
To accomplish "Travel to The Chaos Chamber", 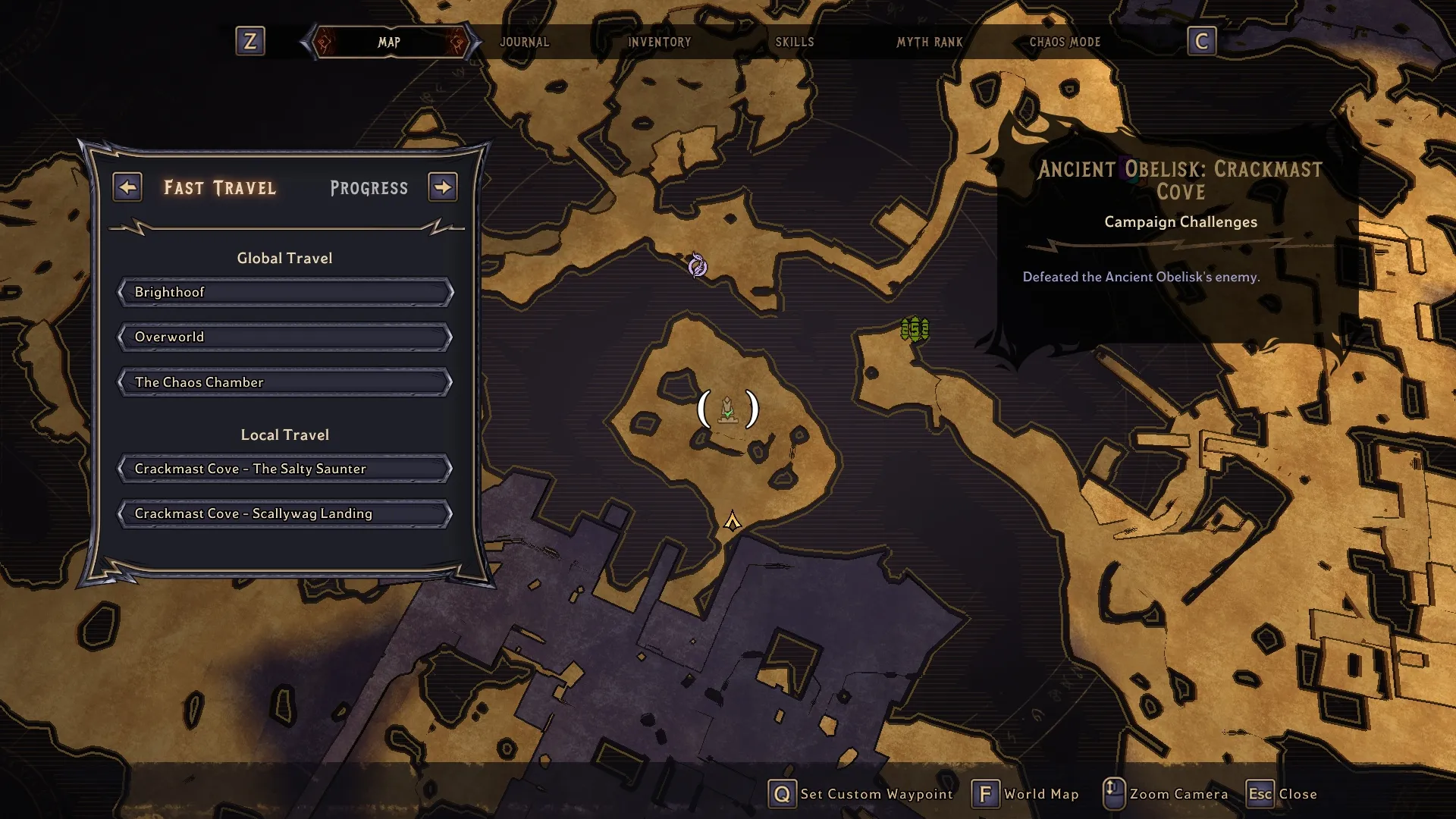I will point(285,382).
